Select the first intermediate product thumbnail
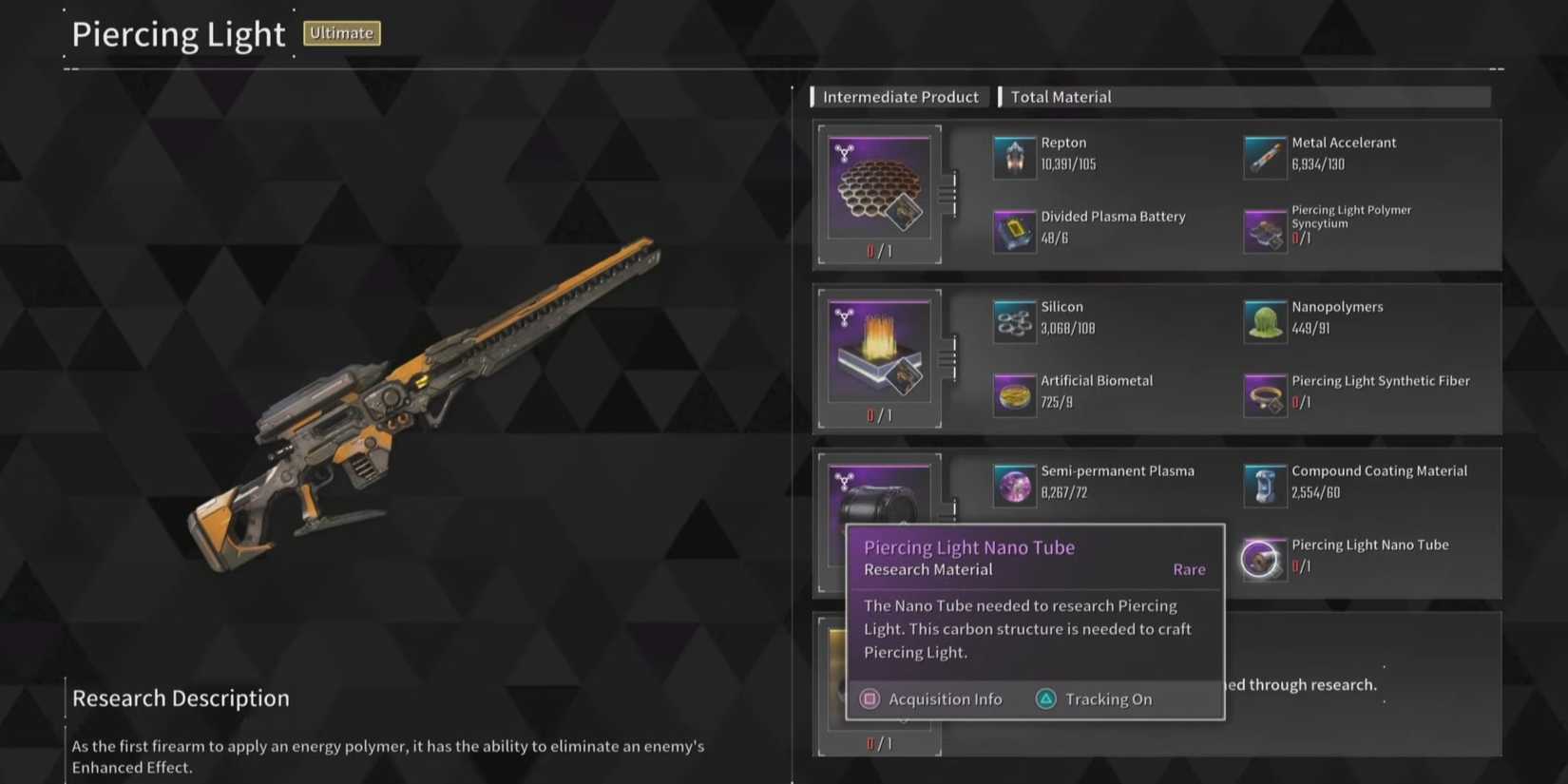The image size is (1568, 784). point(879,186)
